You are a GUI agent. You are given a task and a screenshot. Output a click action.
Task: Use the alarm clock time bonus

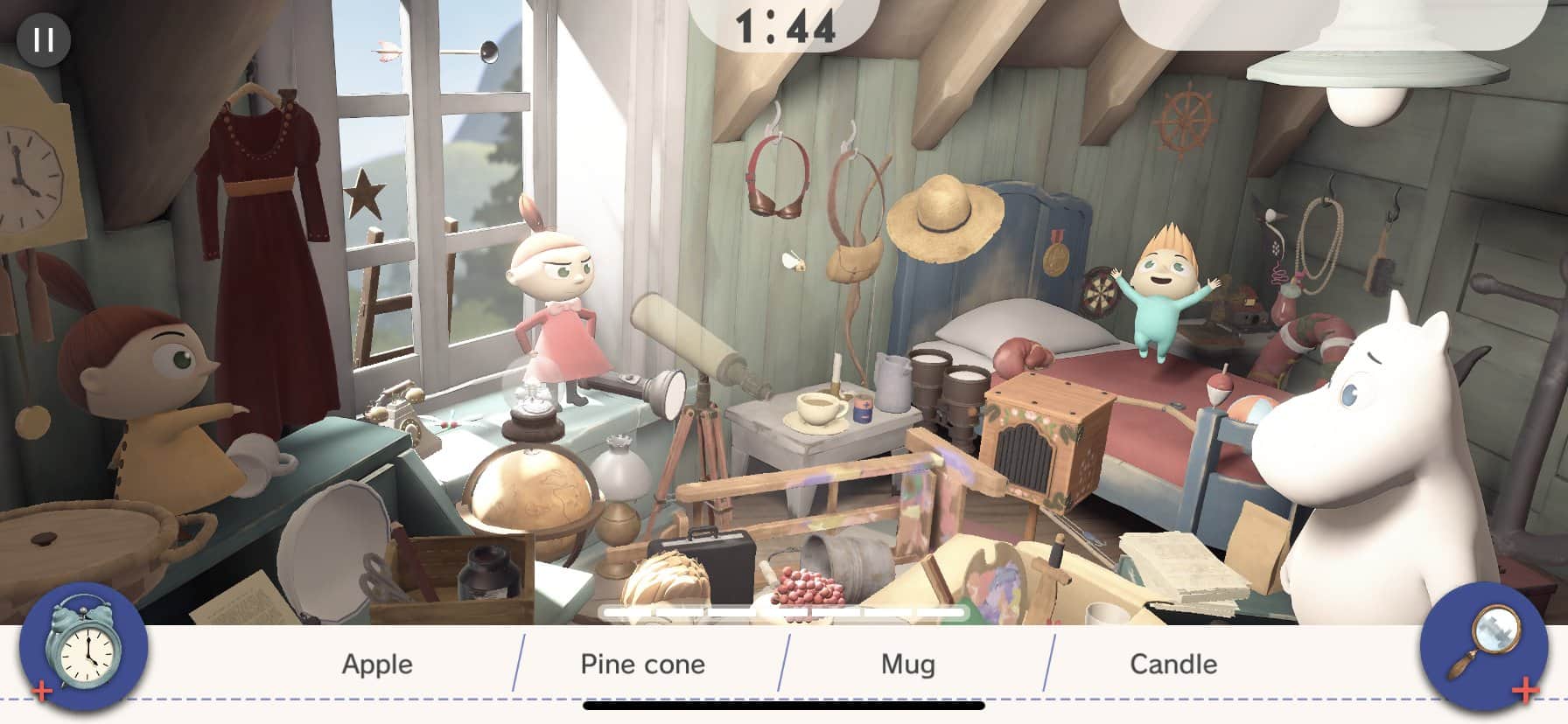[x=84, y=648]
